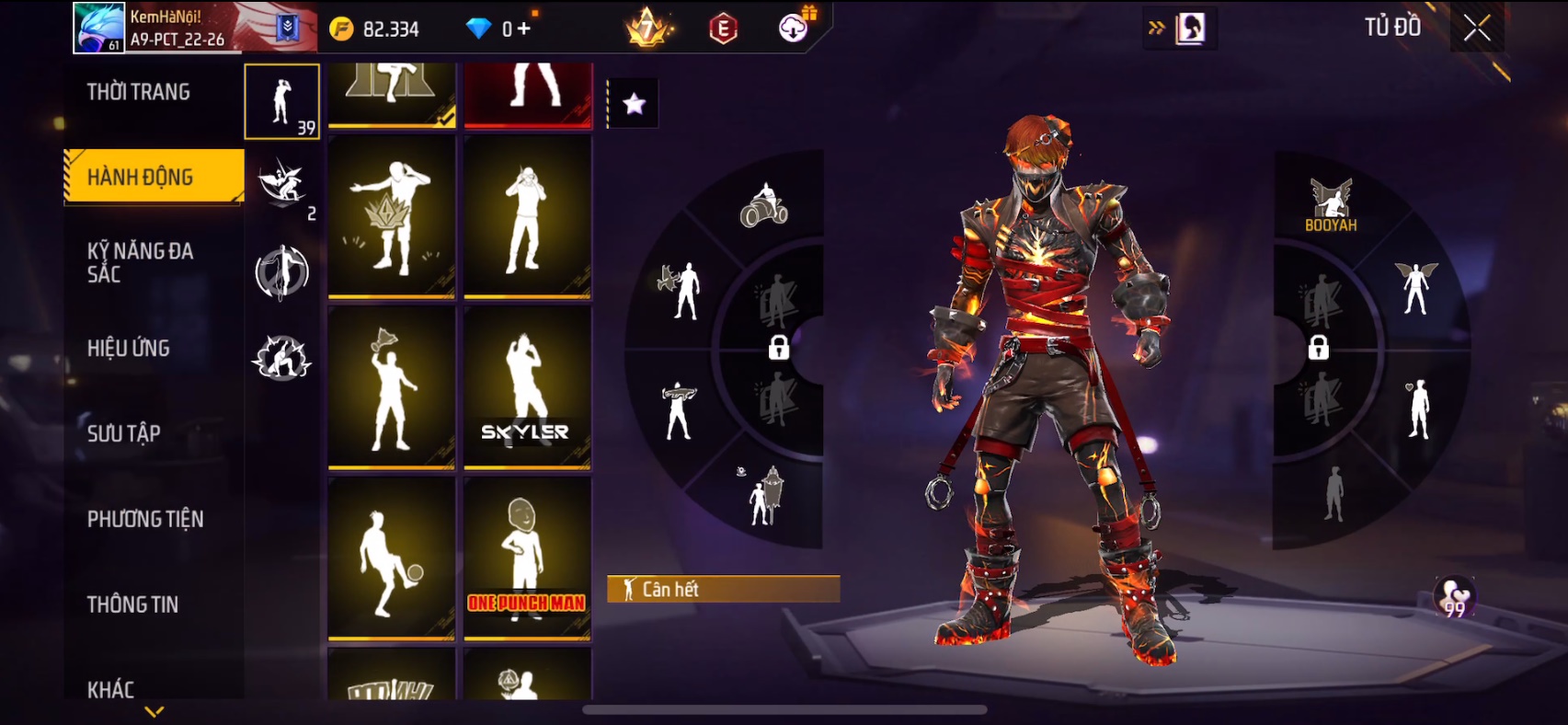Screen dimensions: 1568x725
Task: Switch to Kỹ Năng Đa Sắc tab
Action: (140, 262)
